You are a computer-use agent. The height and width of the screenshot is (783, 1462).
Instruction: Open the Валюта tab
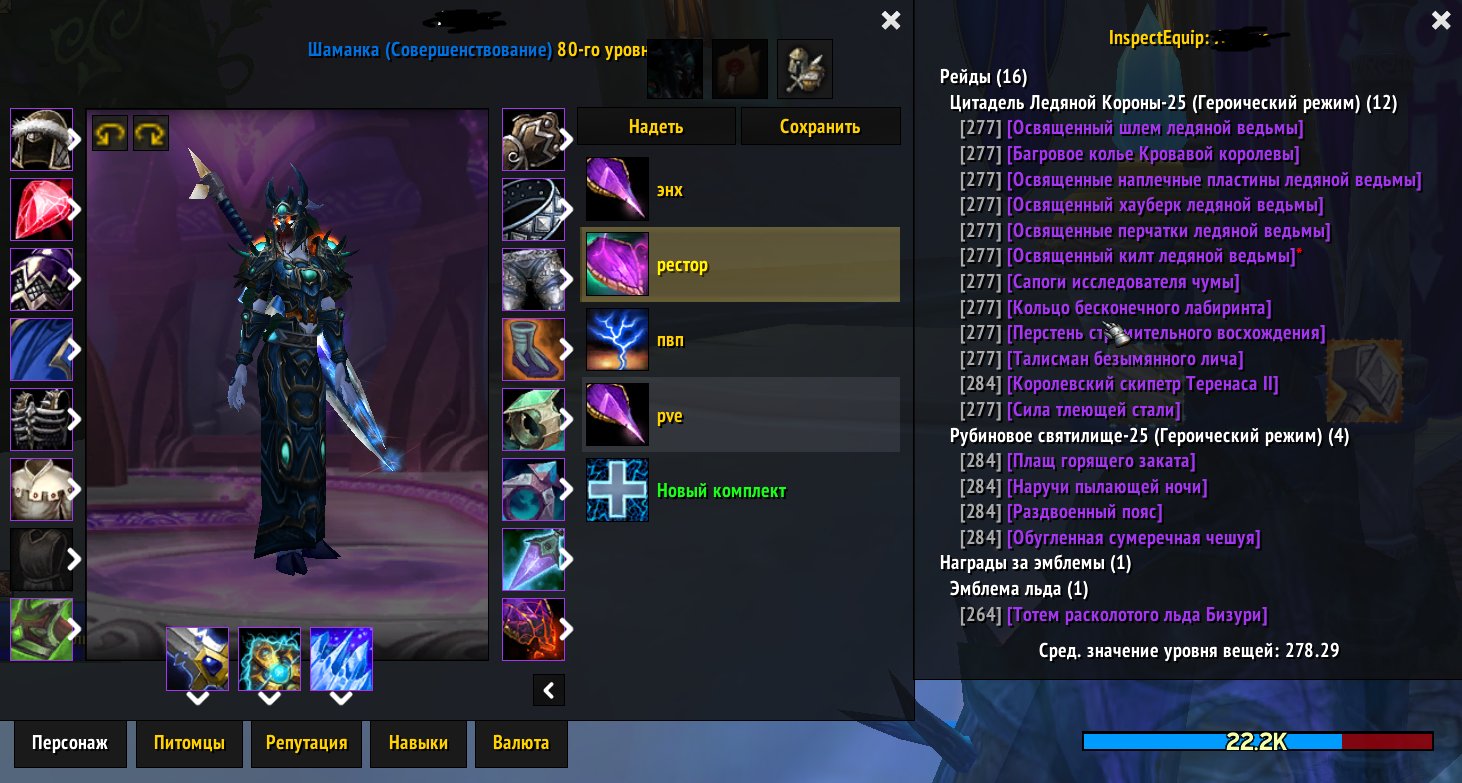pyautogui.click(x=520, y=743)
